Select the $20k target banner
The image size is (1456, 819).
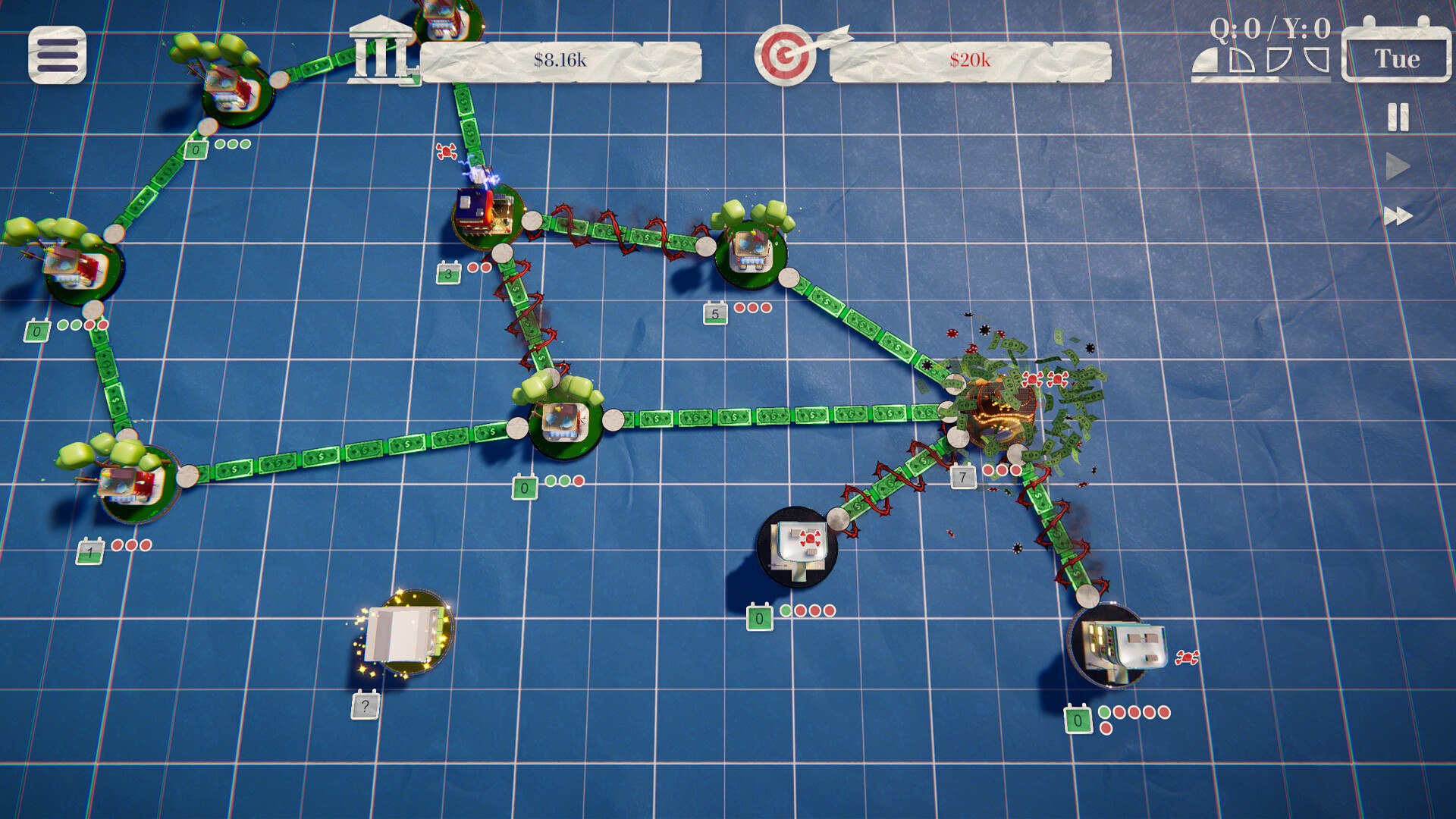pos(971,58)
